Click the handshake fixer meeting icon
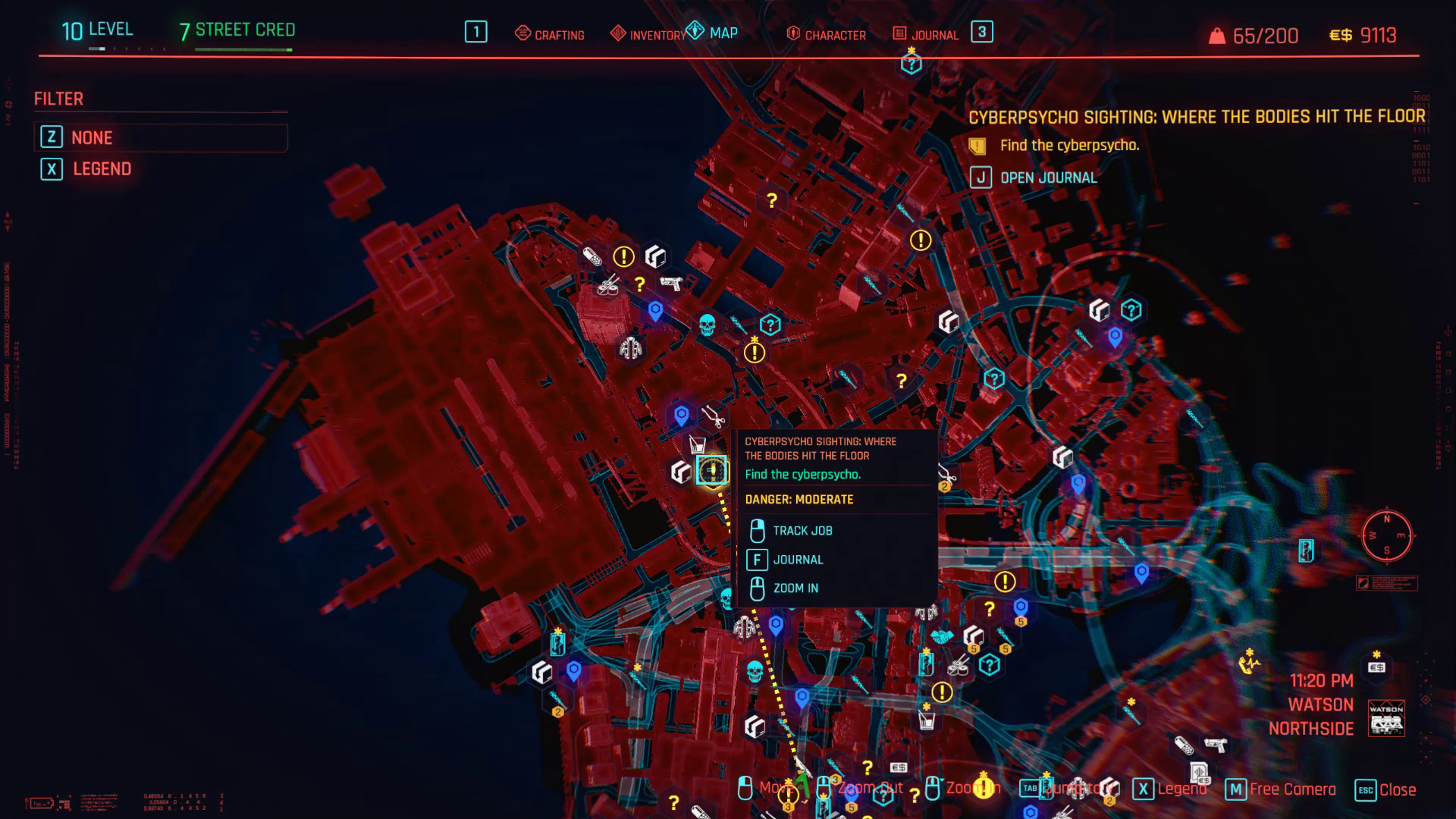This screenshot has width=1456, height=819. tap(940, 638)
